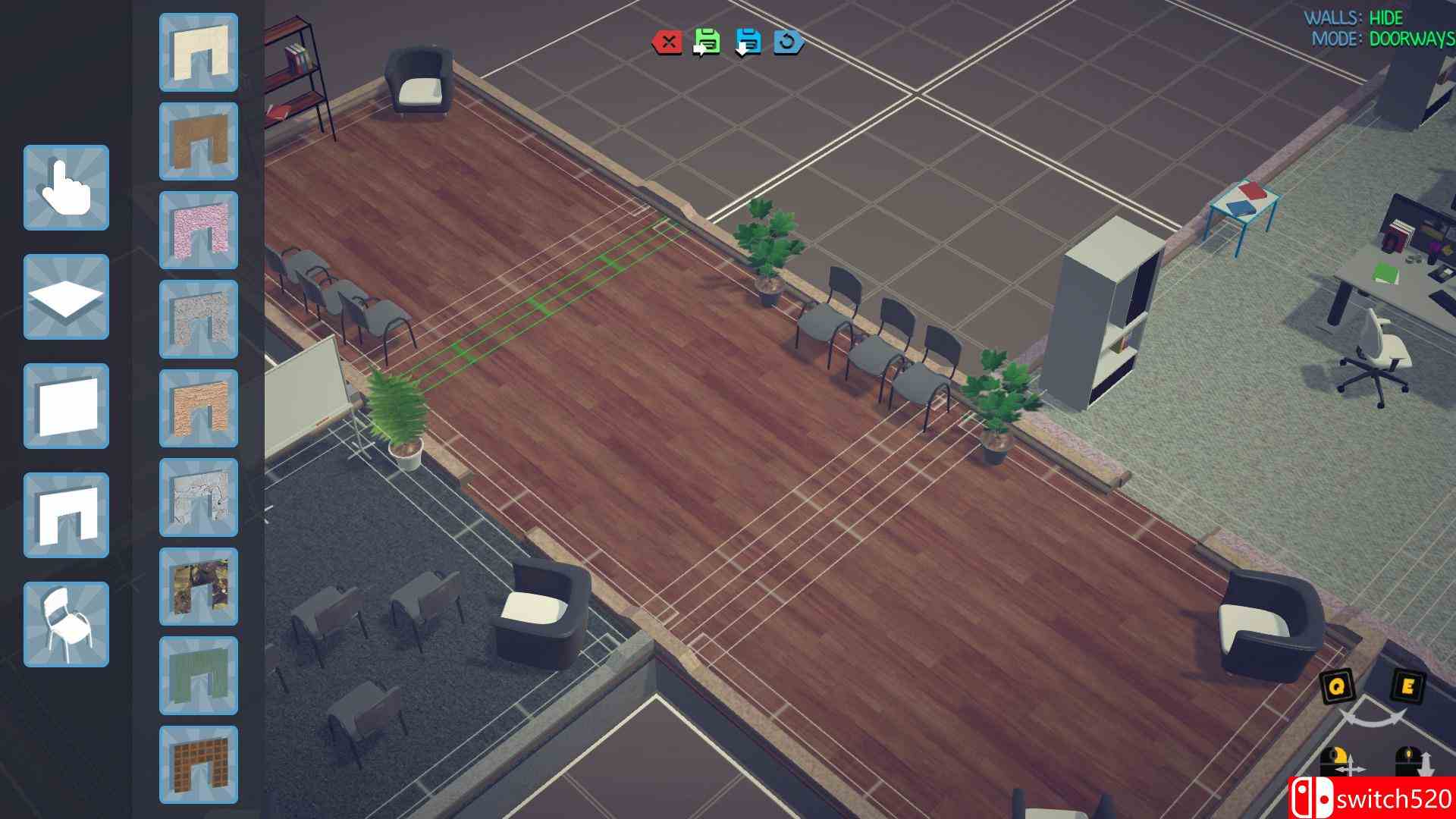Select the floor tile tool
The width and height of the screenshot is (1456, 819).
[66, 297]
